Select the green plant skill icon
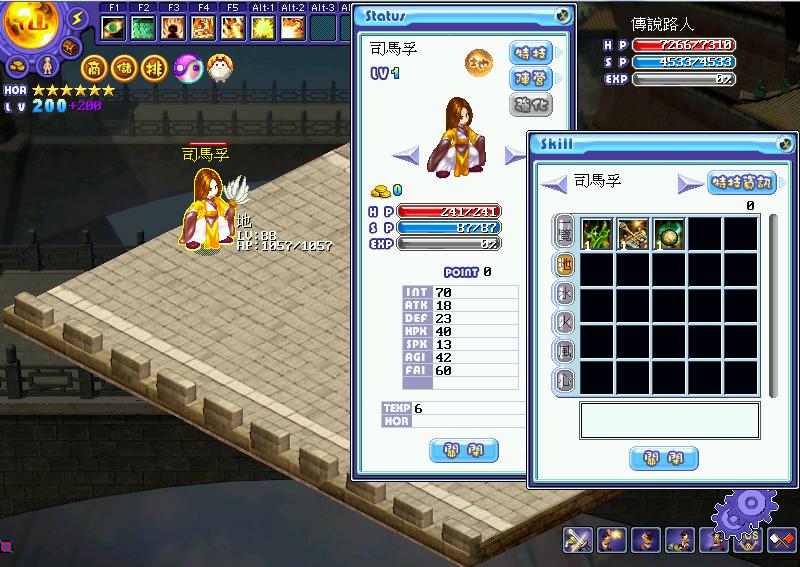 [x=597, y=234]
